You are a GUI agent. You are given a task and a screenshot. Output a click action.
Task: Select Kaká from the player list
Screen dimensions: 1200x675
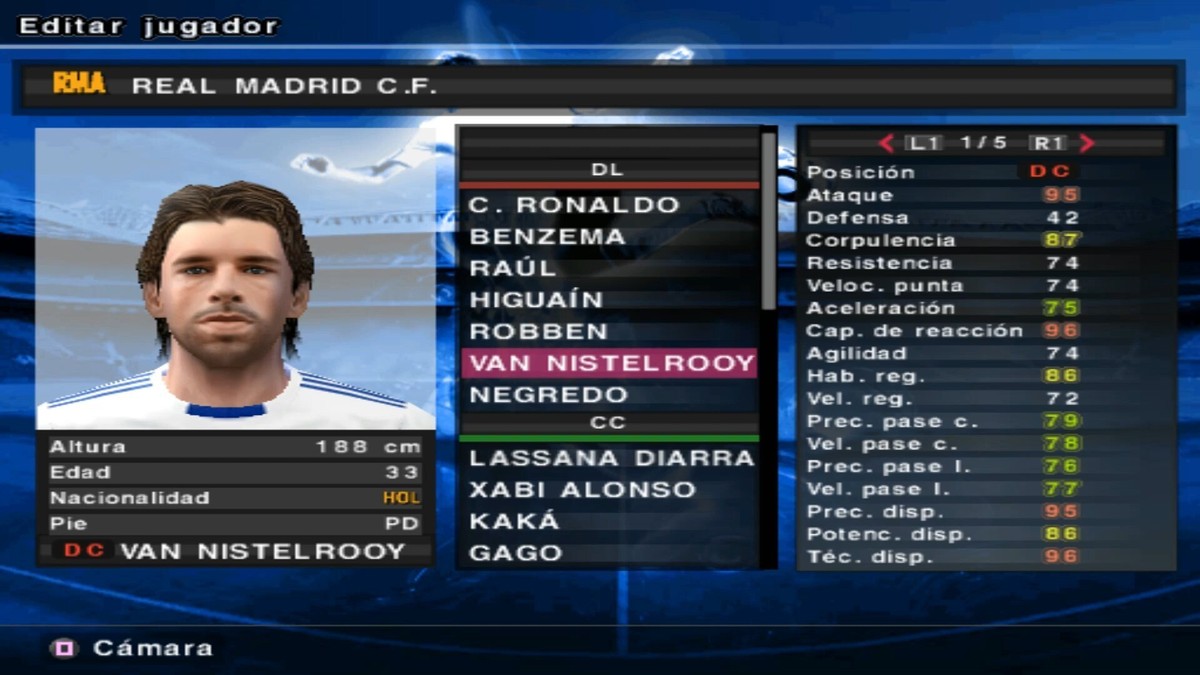click(x=514, y=521)
